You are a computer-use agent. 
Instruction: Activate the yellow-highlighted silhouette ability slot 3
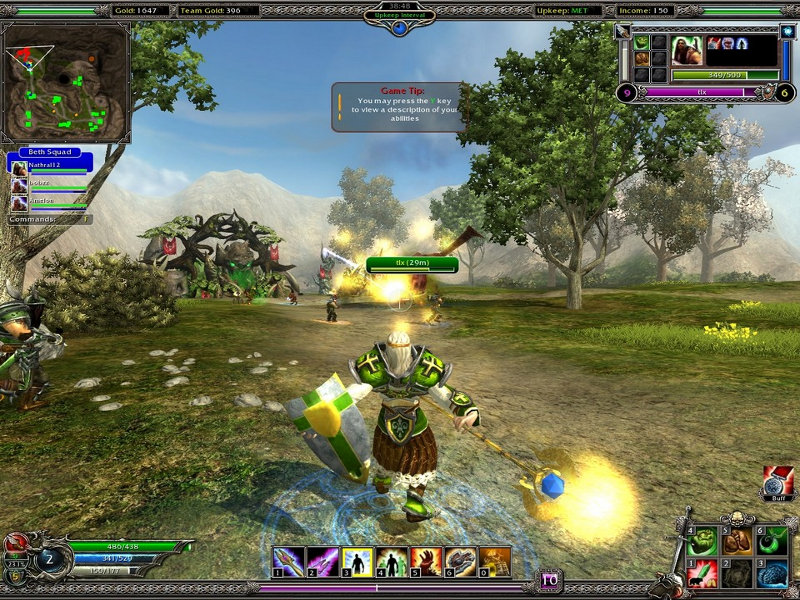pyautogui.click(x=358, y=561)
